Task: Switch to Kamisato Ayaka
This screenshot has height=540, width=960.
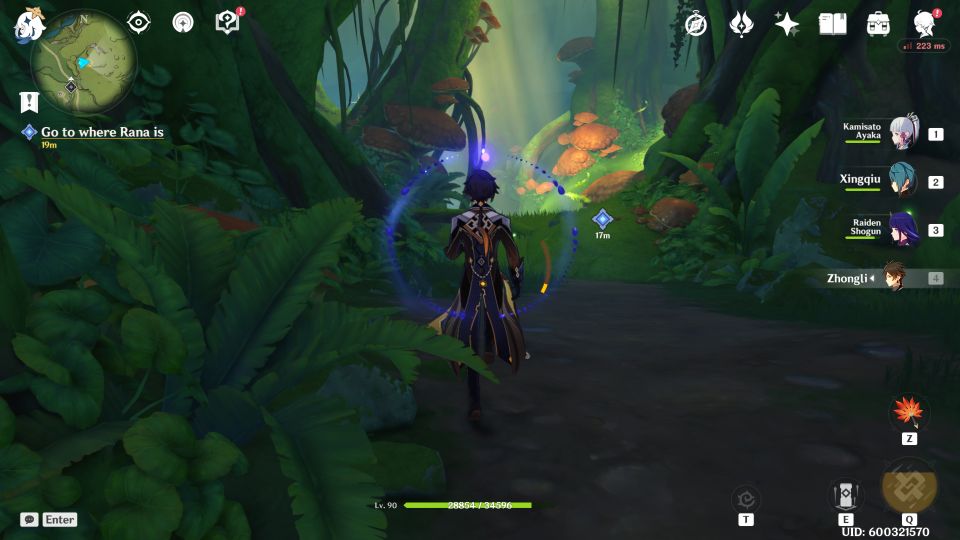Action: [x=904, y=133]
